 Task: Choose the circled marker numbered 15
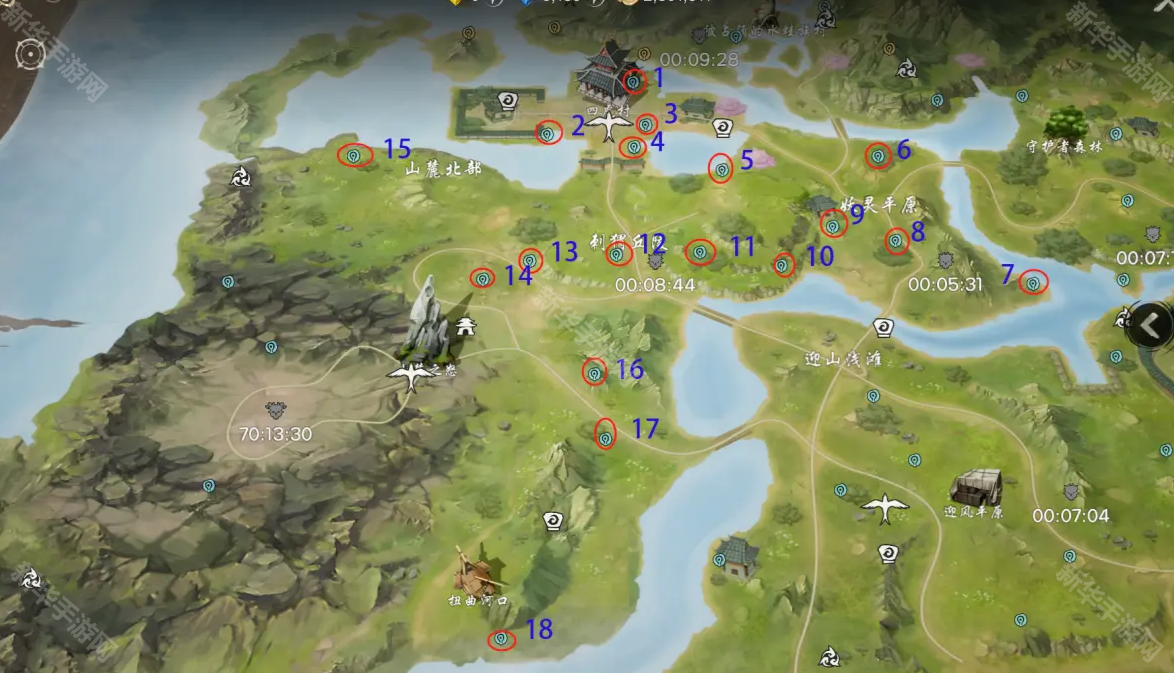click(354, 155)
